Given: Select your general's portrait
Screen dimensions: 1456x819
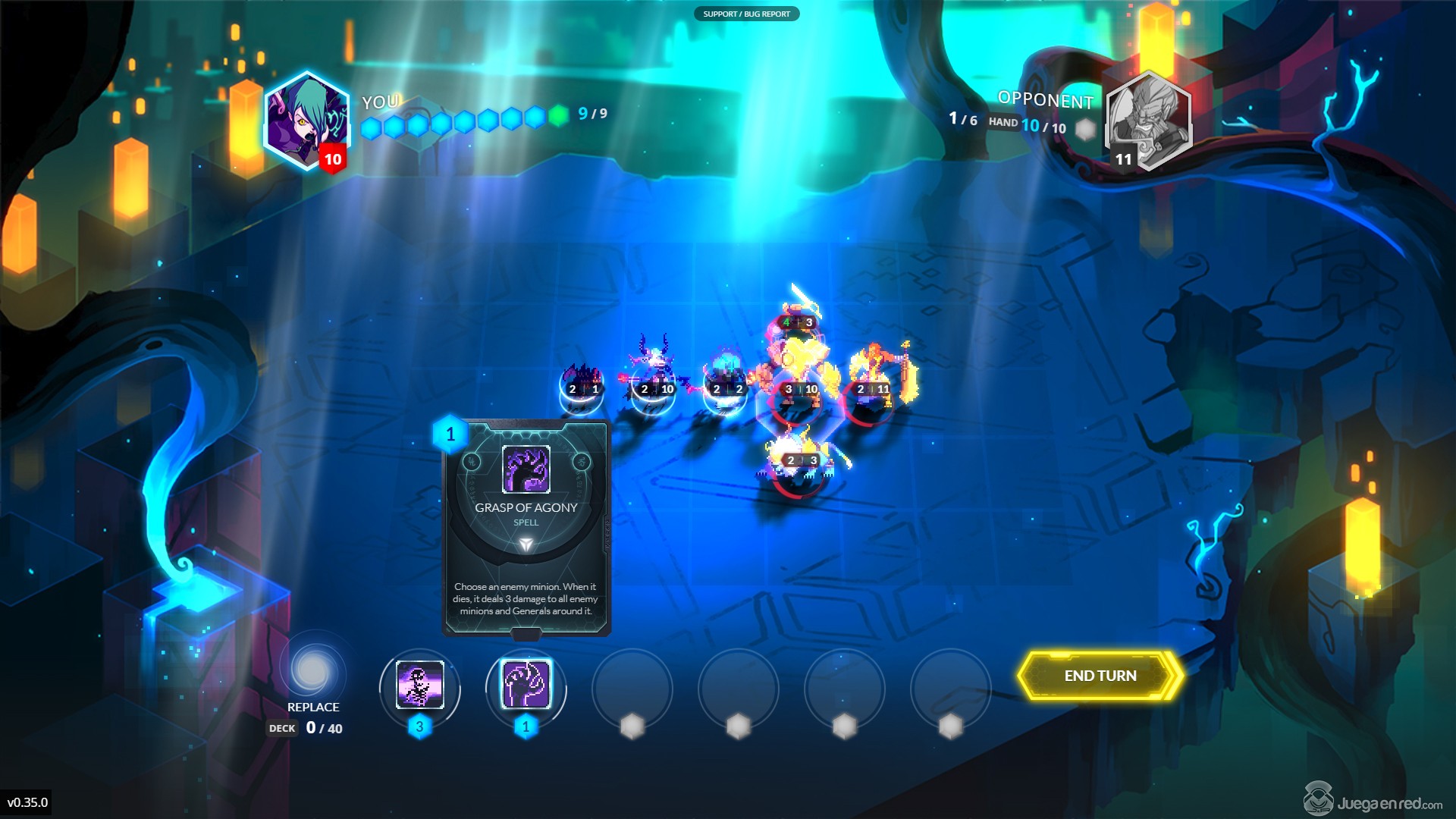Looking at the screenshot, I should [307, 121].
